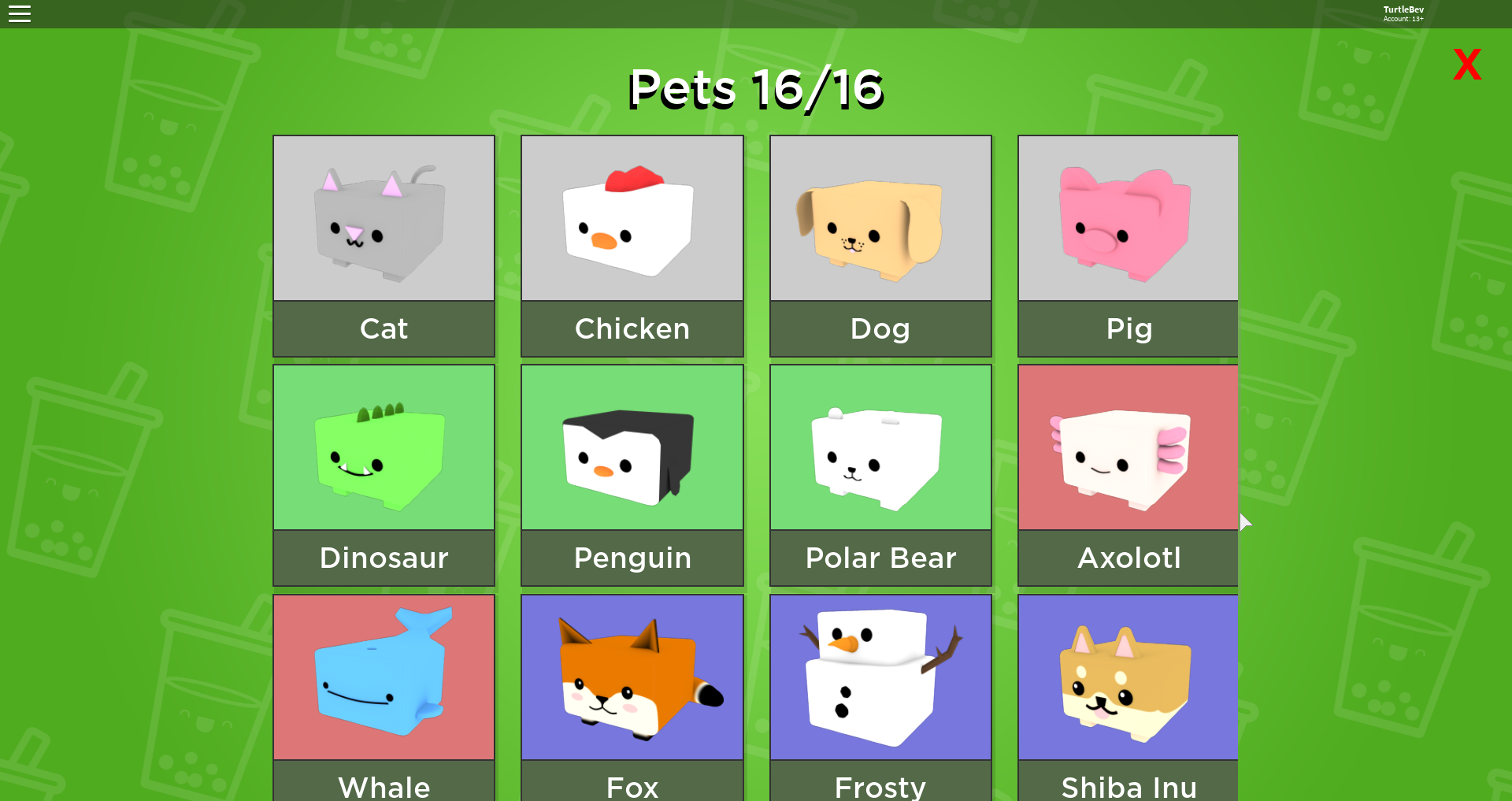The image size is (1512, 801).
Task: Open the hamburger menu
Action: [20, 13]
